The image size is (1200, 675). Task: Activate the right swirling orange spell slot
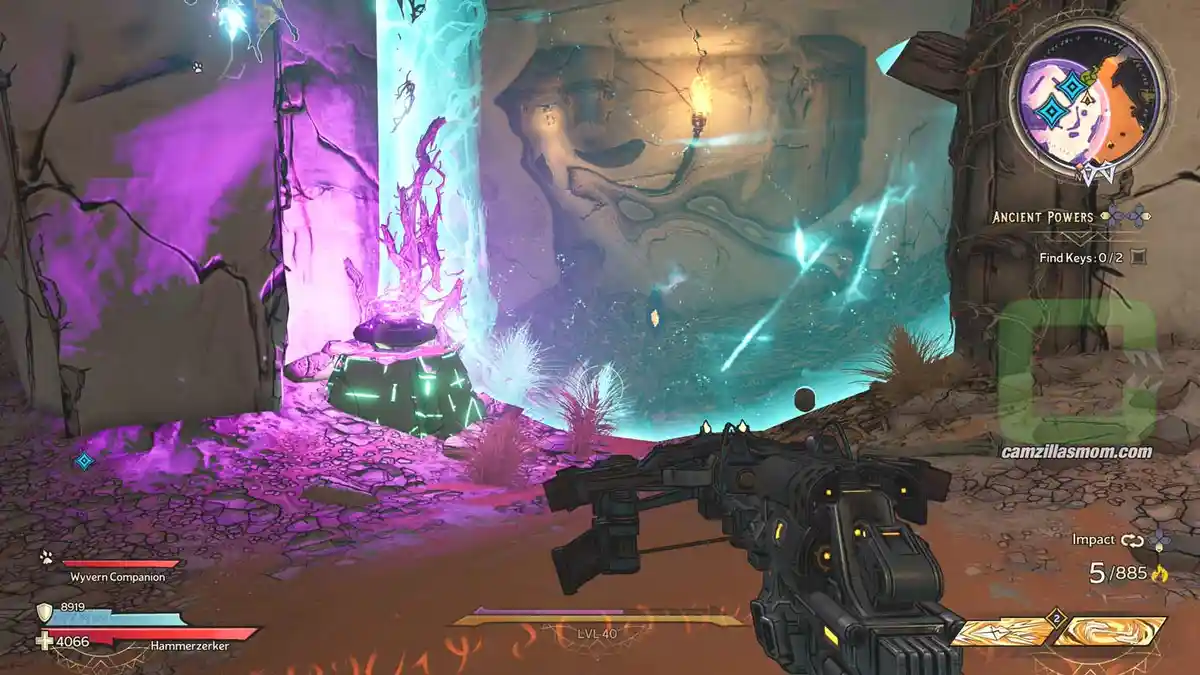point(1112,632)
